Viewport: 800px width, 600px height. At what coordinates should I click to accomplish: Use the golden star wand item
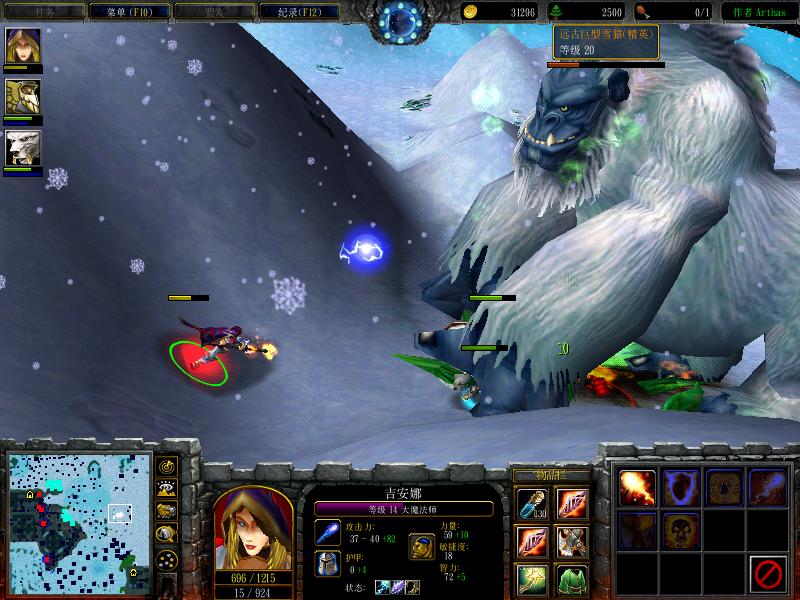point(531,579)
